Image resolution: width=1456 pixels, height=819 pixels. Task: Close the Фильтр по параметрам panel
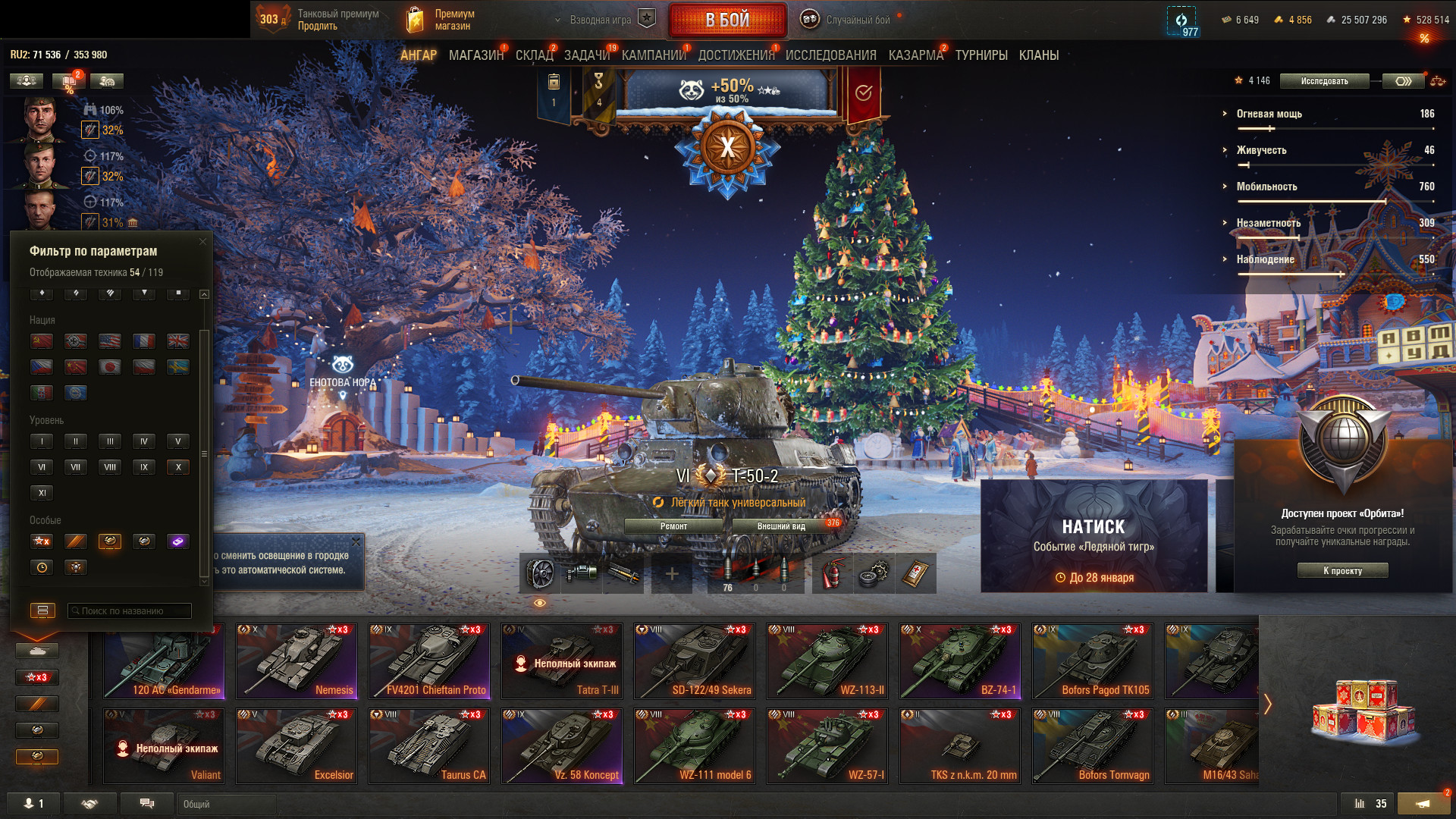pyautogui.click(x=202, y=242)
